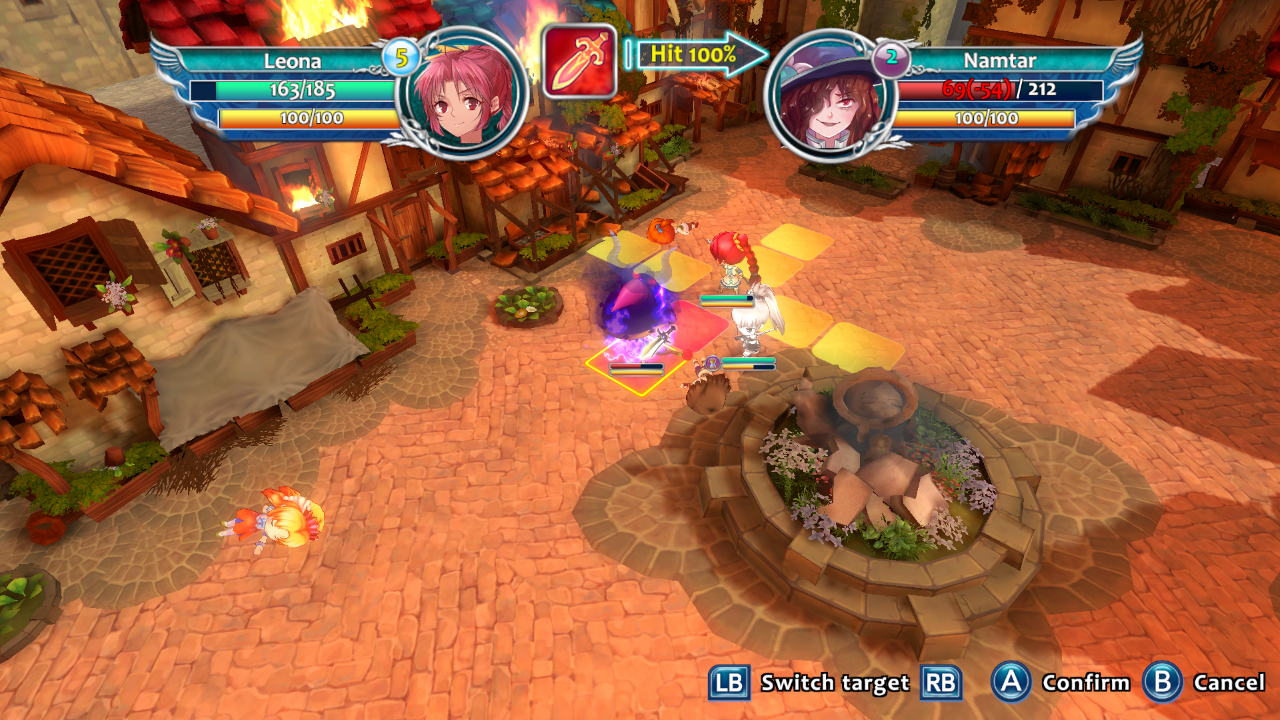Click Leona's character portrait

click(x=461, y=91)
